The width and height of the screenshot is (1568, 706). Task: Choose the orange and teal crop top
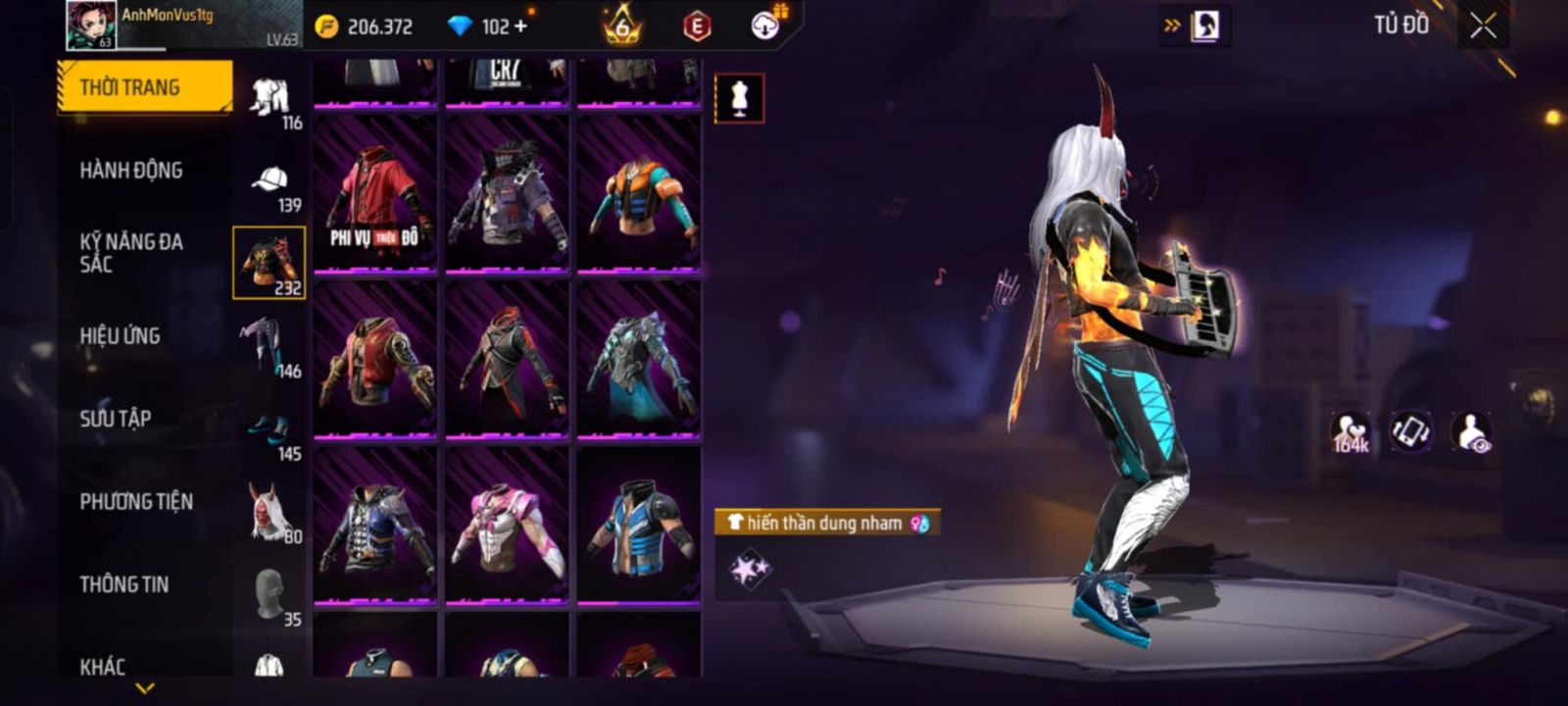point(638,194)
